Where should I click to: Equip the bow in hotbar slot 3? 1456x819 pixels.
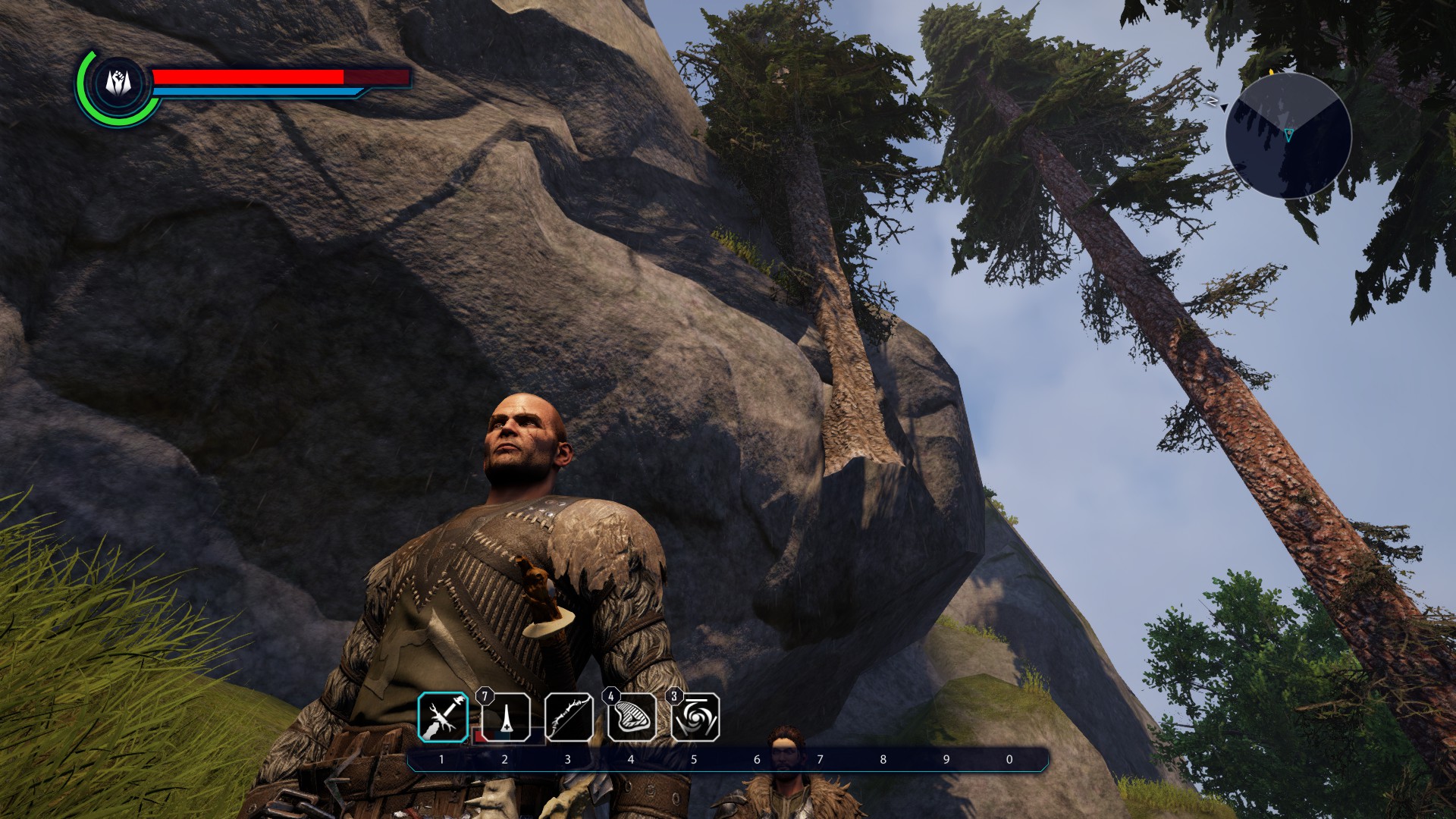(x=569, y=717)
